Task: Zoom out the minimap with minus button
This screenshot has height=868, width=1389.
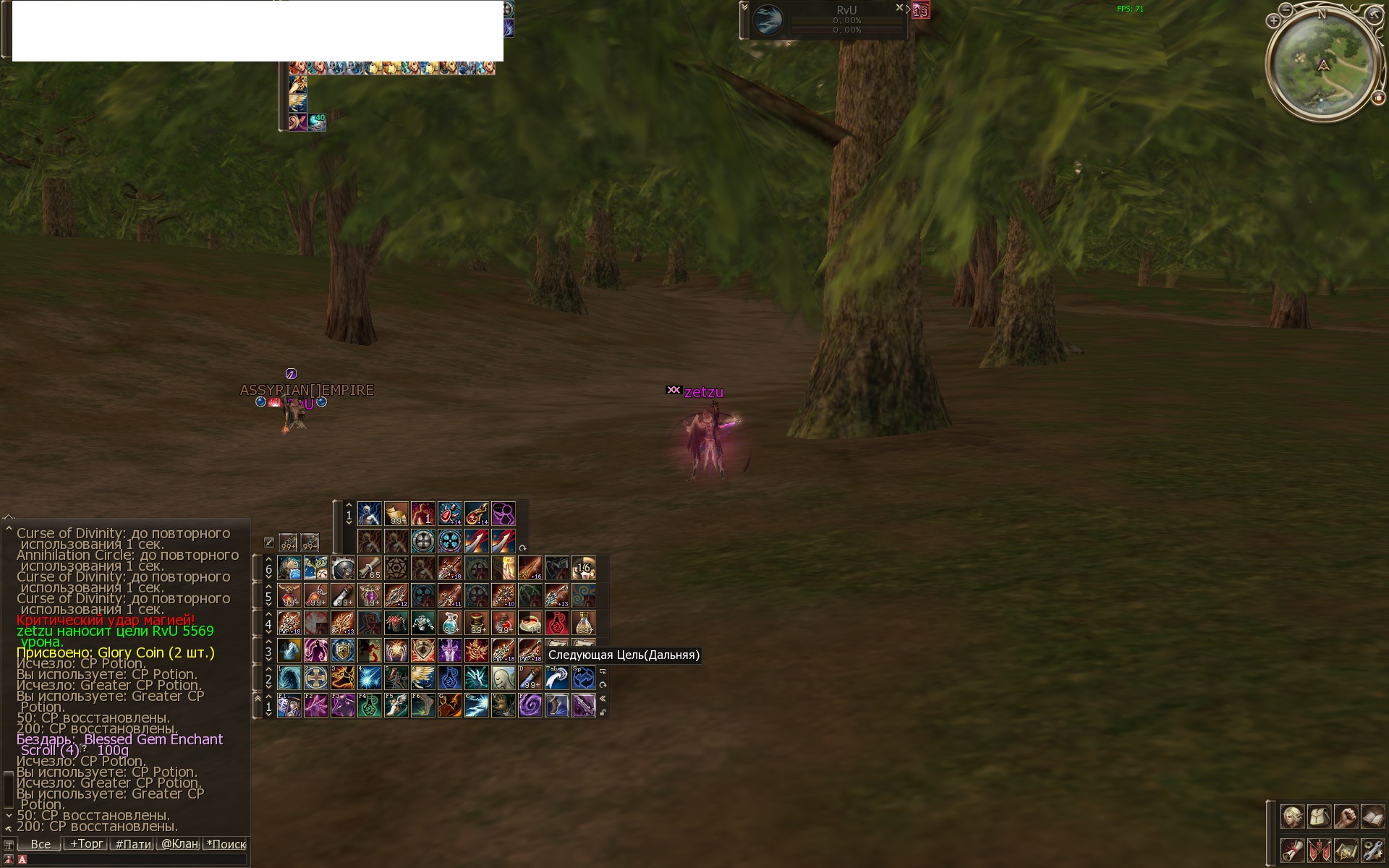Action: pyautogui.click(x=1286, y=9)
